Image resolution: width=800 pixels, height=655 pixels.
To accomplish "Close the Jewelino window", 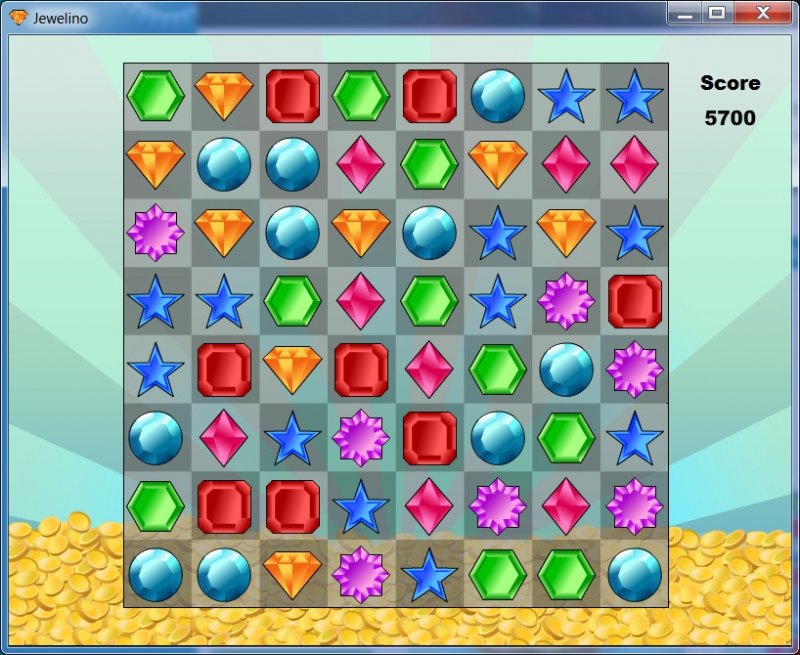I will click(x=762, y=13).
